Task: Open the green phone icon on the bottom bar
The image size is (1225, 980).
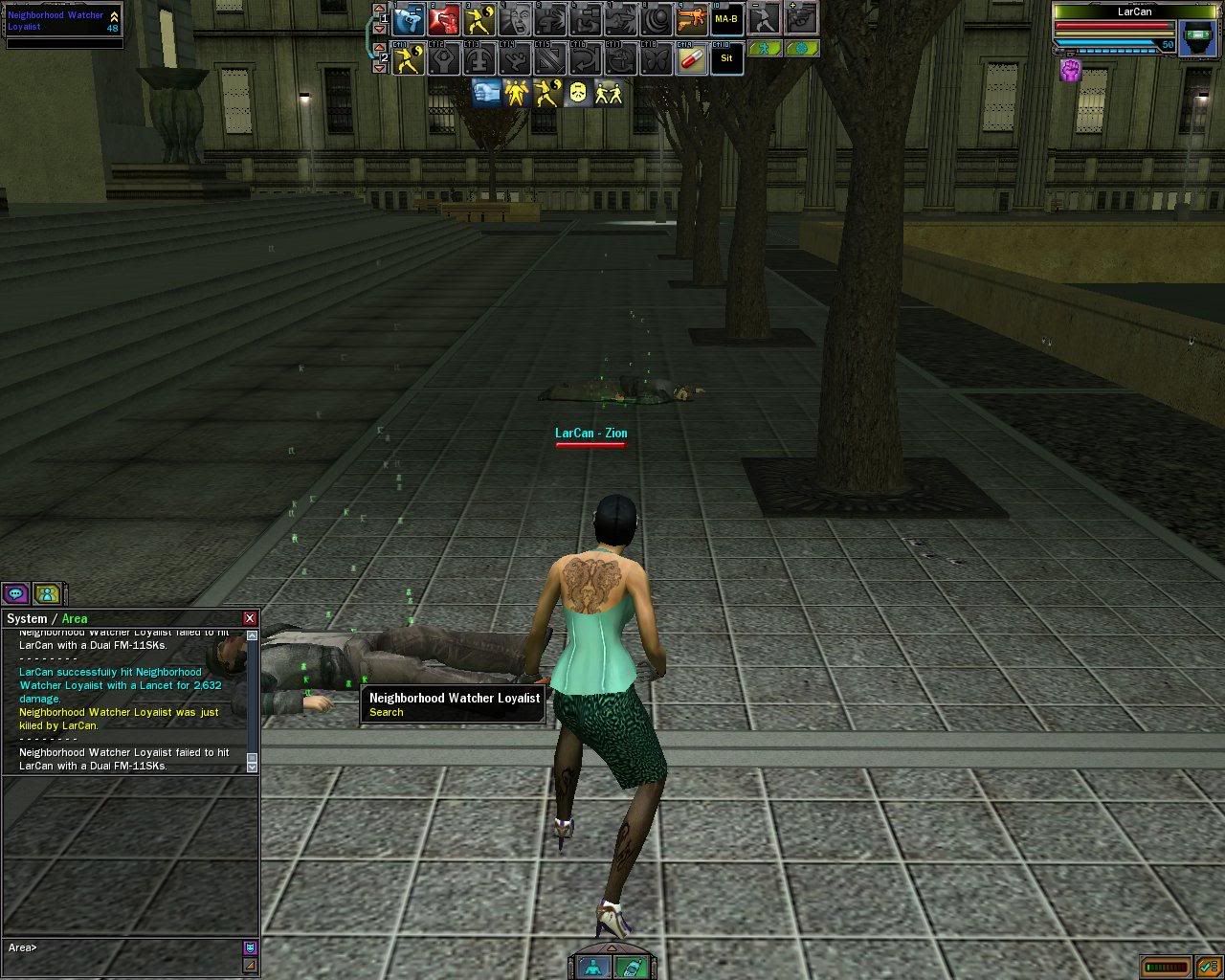Action: (629, 967)
